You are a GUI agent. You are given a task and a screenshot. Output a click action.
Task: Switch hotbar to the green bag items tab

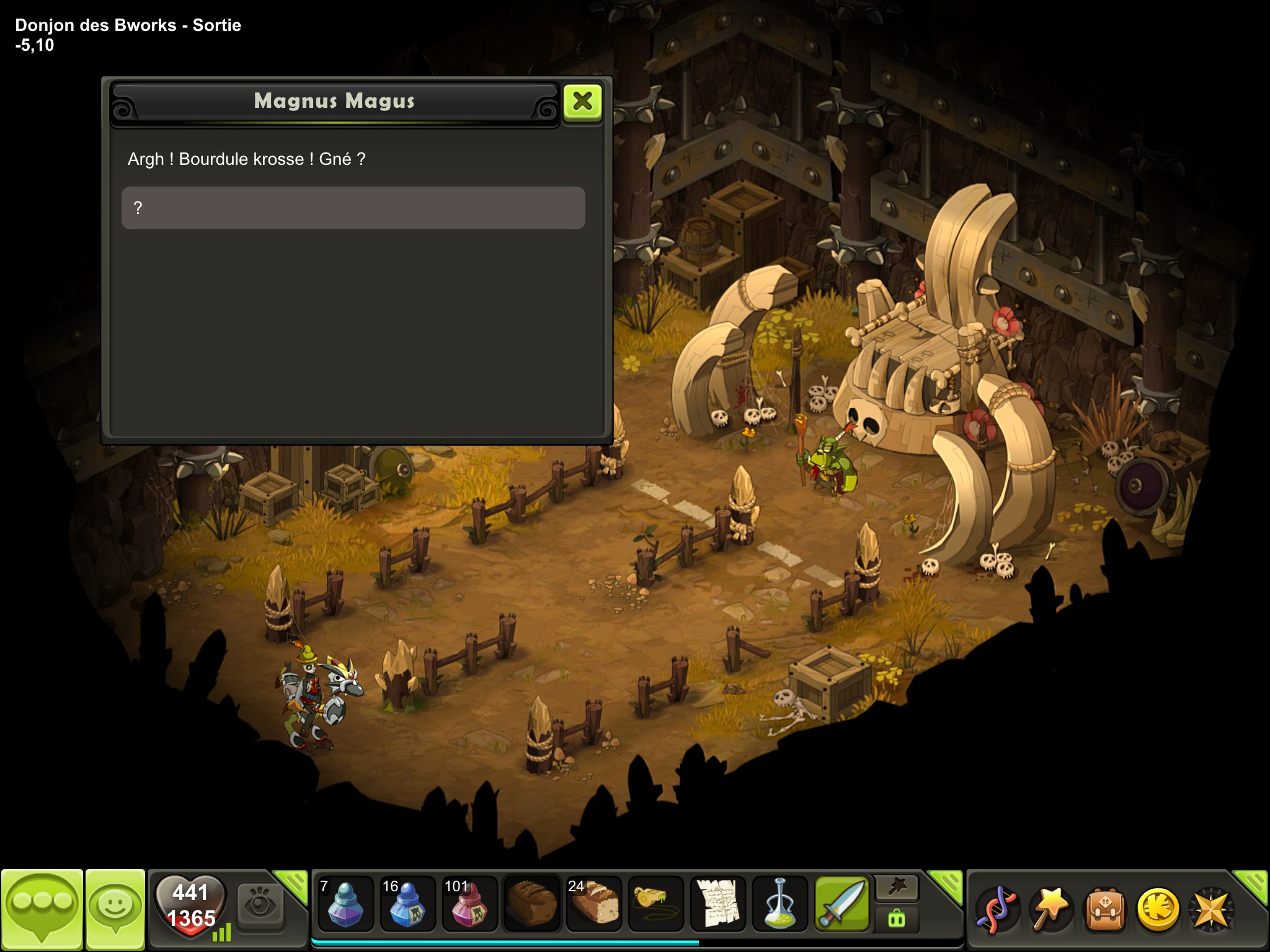tap(897, 919)
